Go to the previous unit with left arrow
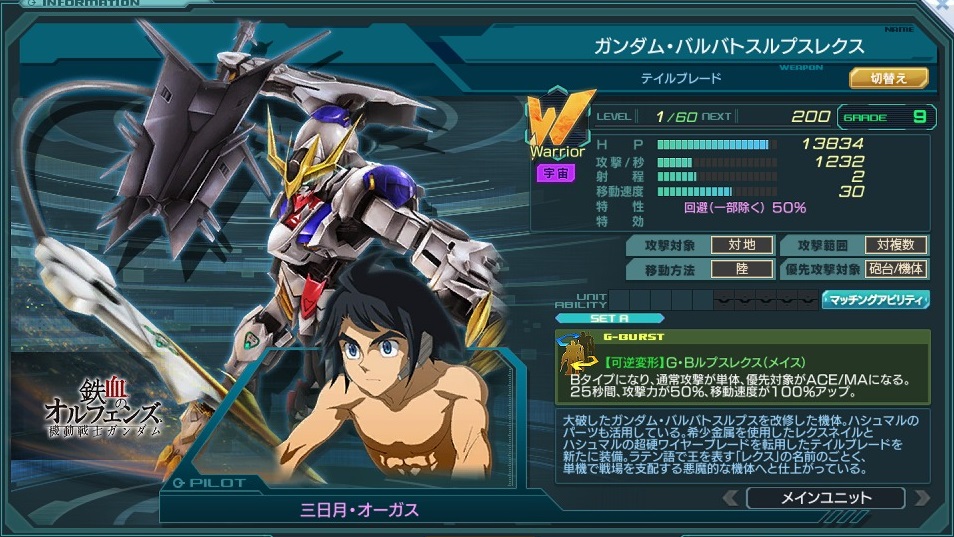 pyautogui.click(x=731, y=498)
